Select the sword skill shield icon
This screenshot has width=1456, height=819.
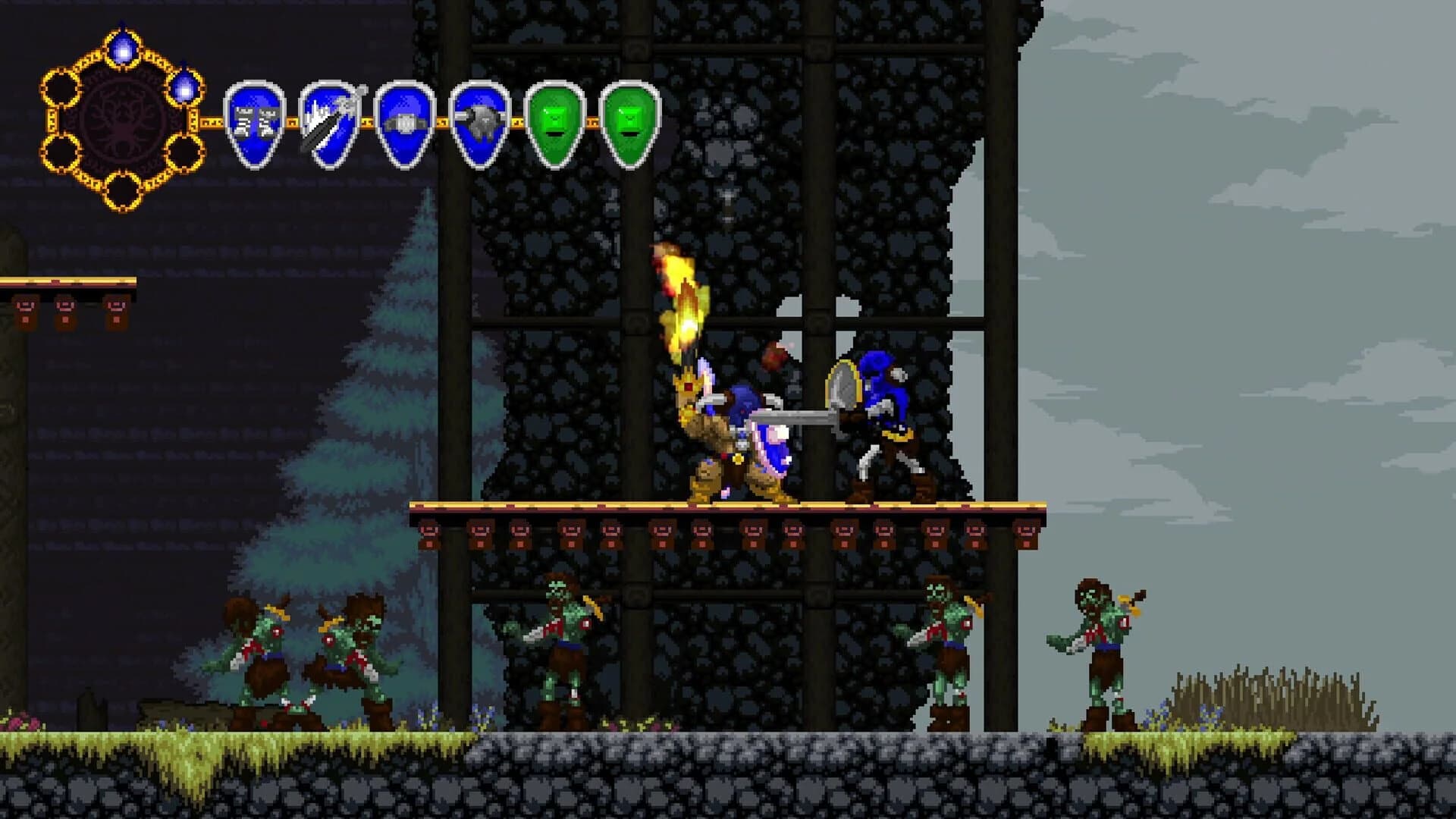coord(328,121)
